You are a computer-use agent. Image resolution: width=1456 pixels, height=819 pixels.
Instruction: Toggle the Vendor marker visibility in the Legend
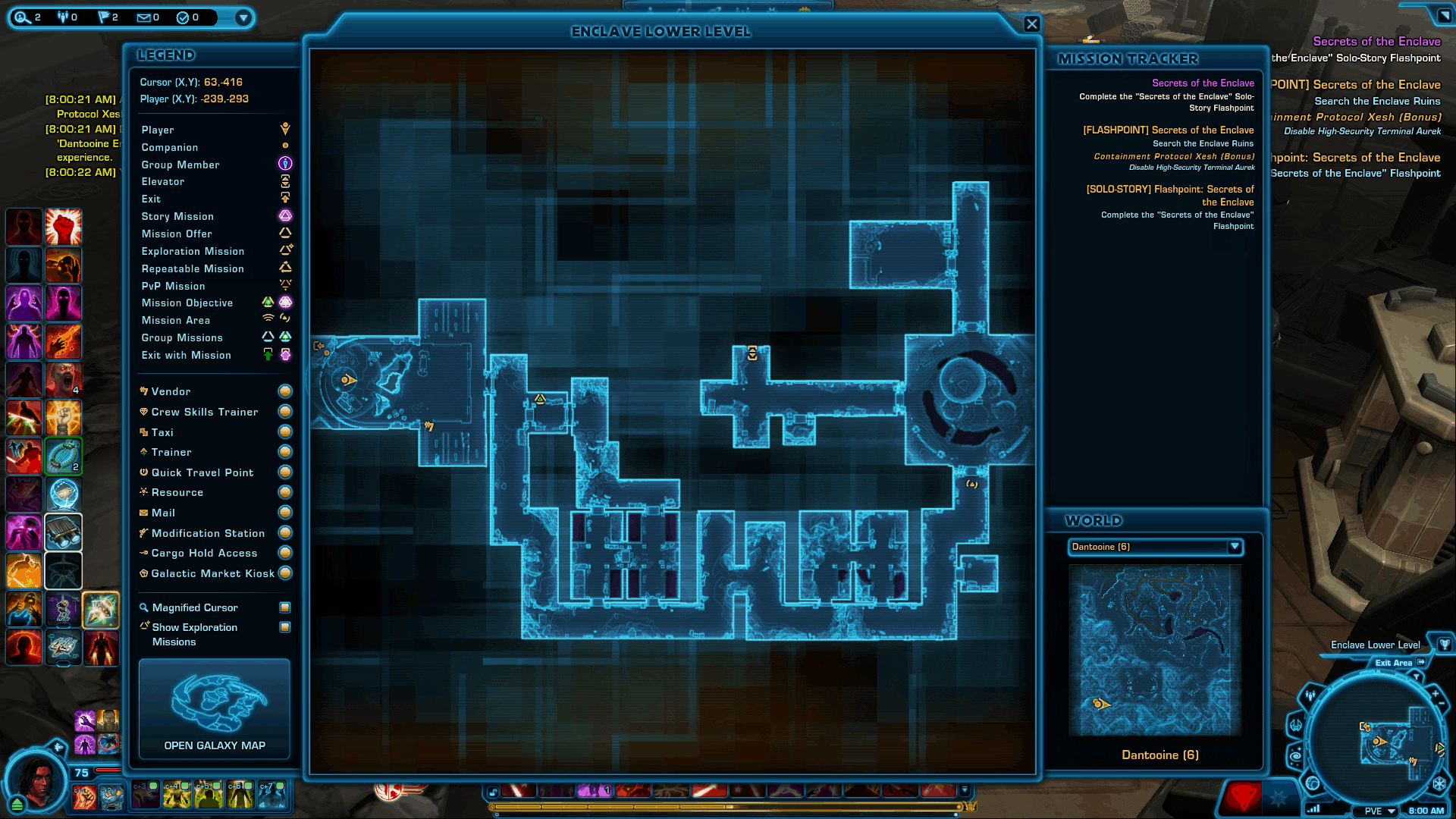click(284, 391)
